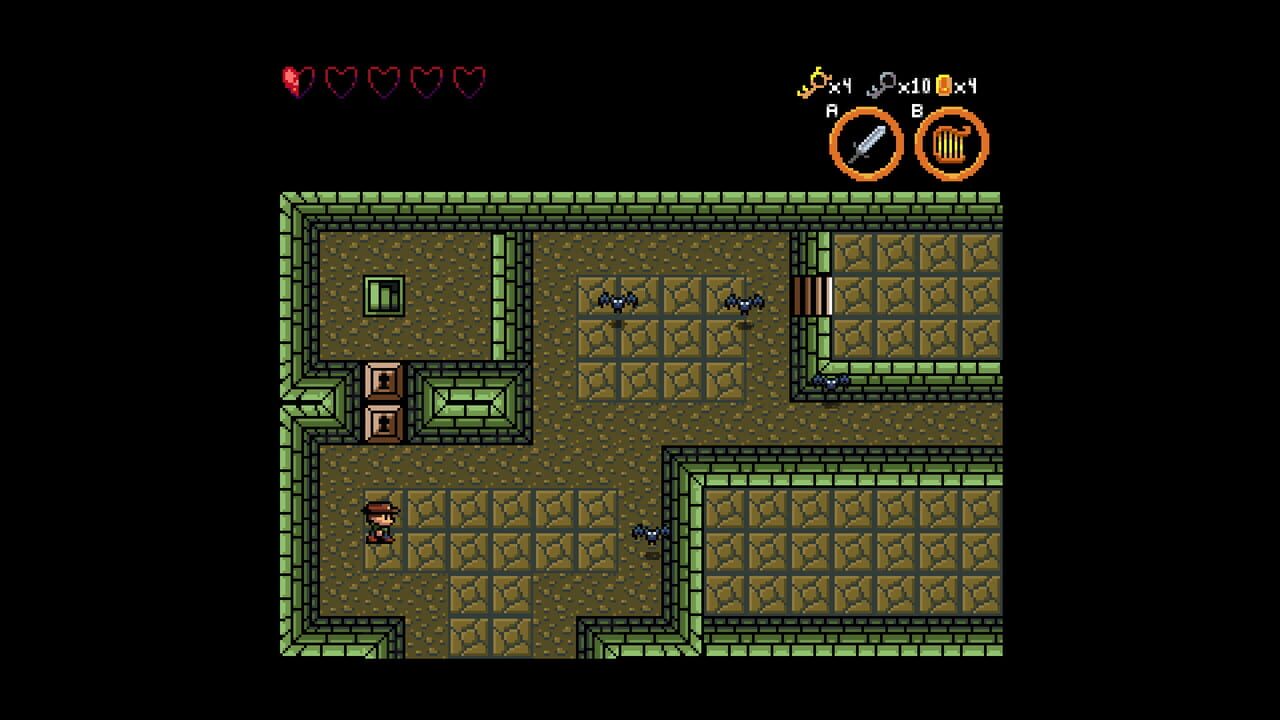
Task: Click the player character wearing the hat
Action: [383, 522]
